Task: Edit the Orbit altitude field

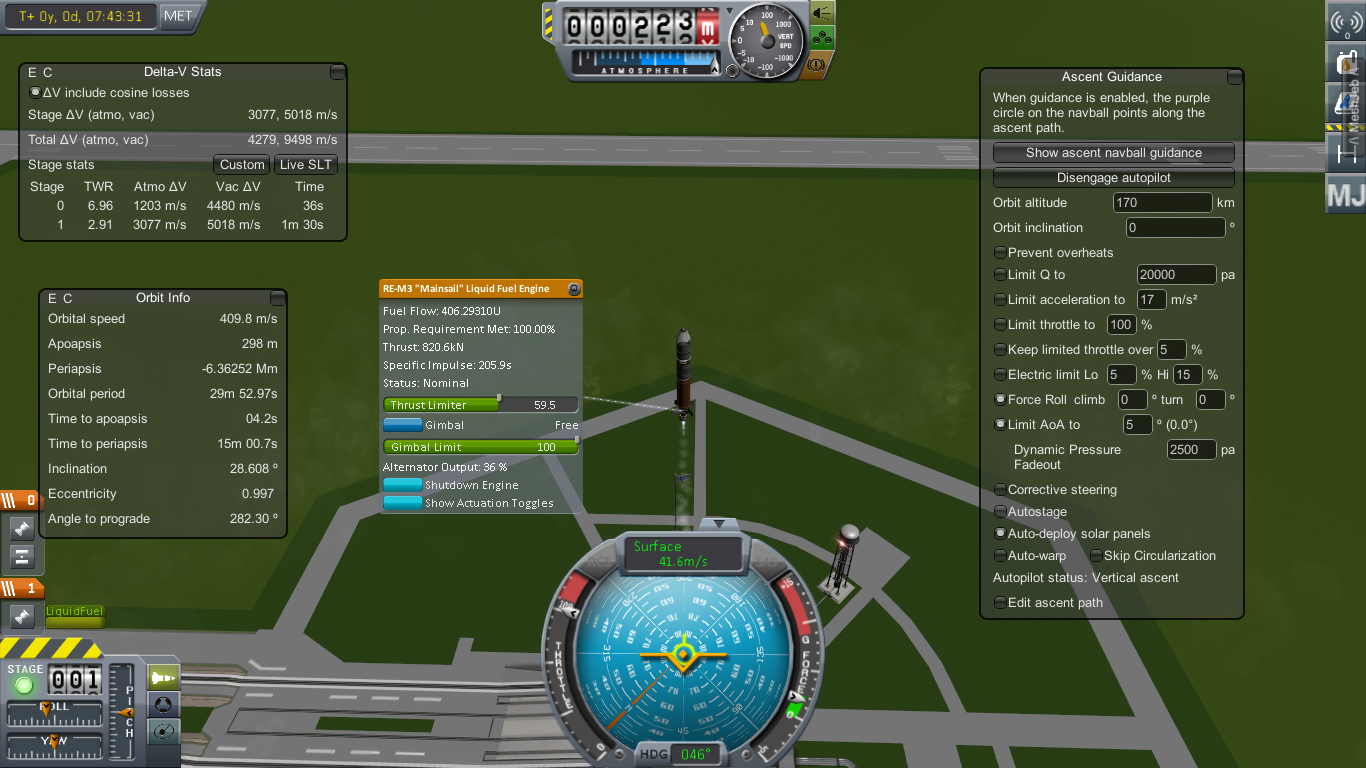Action: 1162,203
